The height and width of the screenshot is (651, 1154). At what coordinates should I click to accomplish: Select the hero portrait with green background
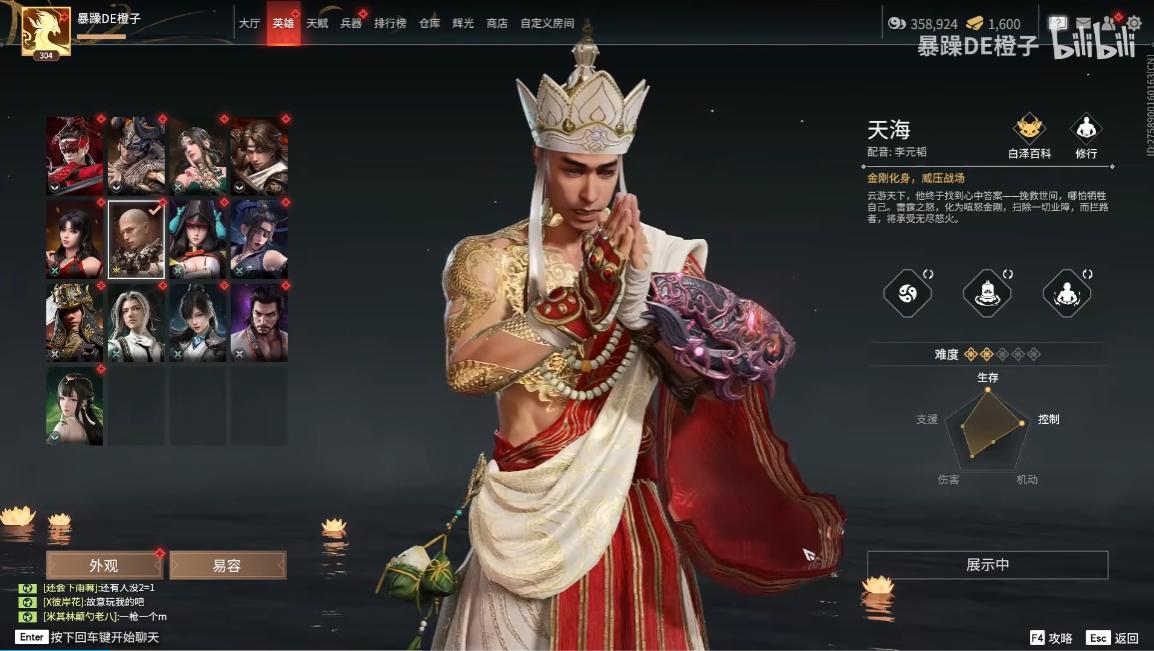75,405
